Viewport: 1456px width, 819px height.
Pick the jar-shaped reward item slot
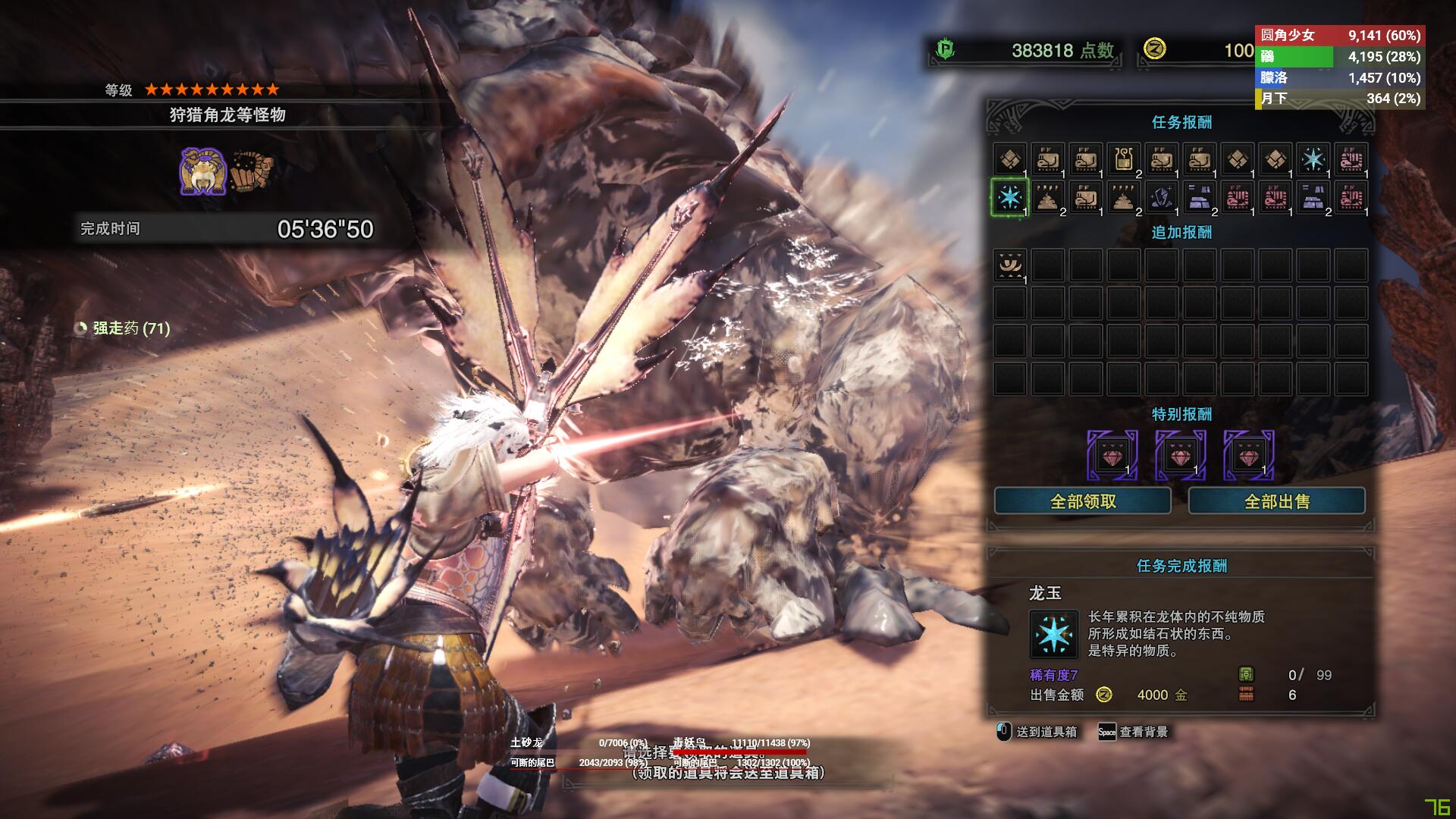coord(1123,159)
